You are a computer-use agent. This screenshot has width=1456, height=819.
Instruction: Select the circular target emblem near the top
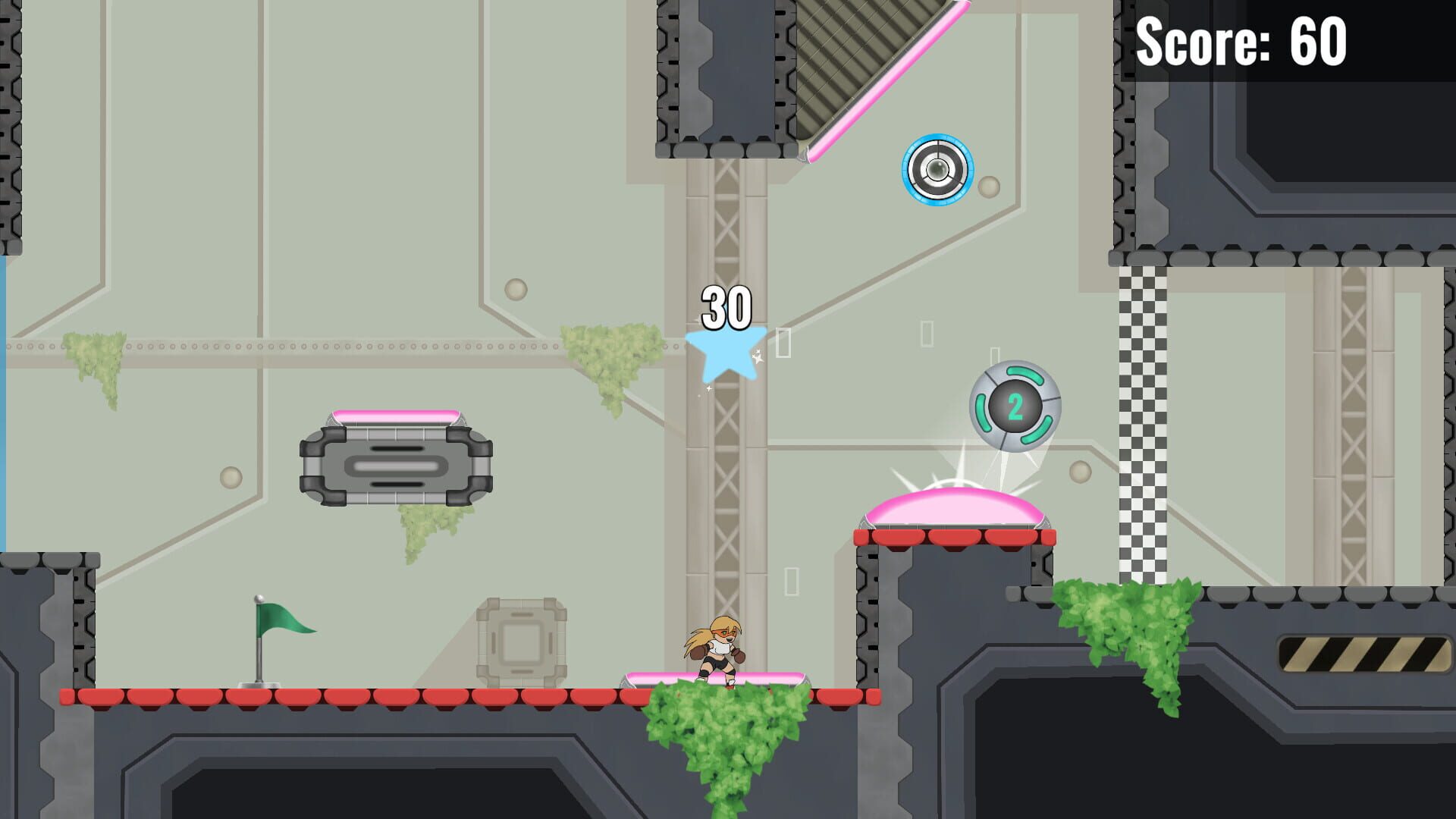pyautogui.click(x=938, y=170)
